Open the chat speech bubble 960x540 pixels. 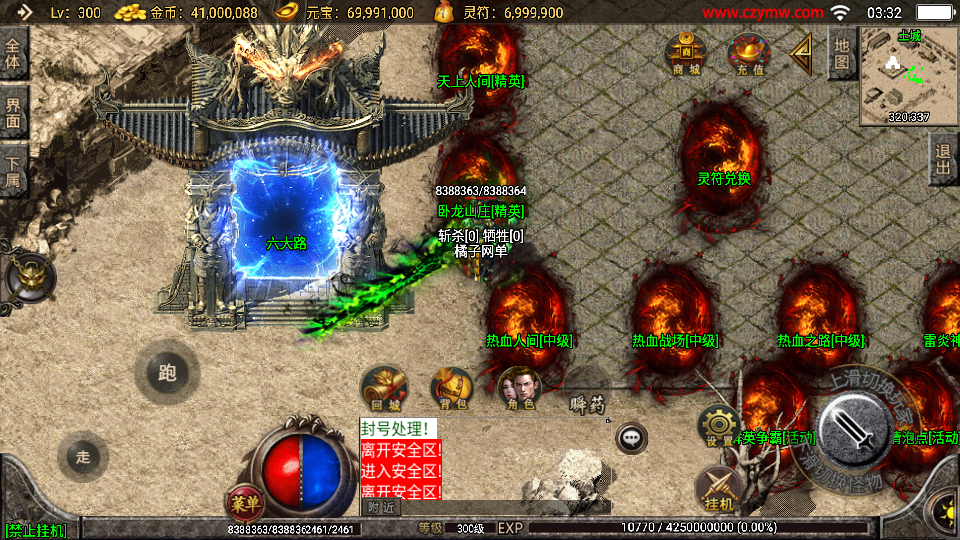[631, 437]
